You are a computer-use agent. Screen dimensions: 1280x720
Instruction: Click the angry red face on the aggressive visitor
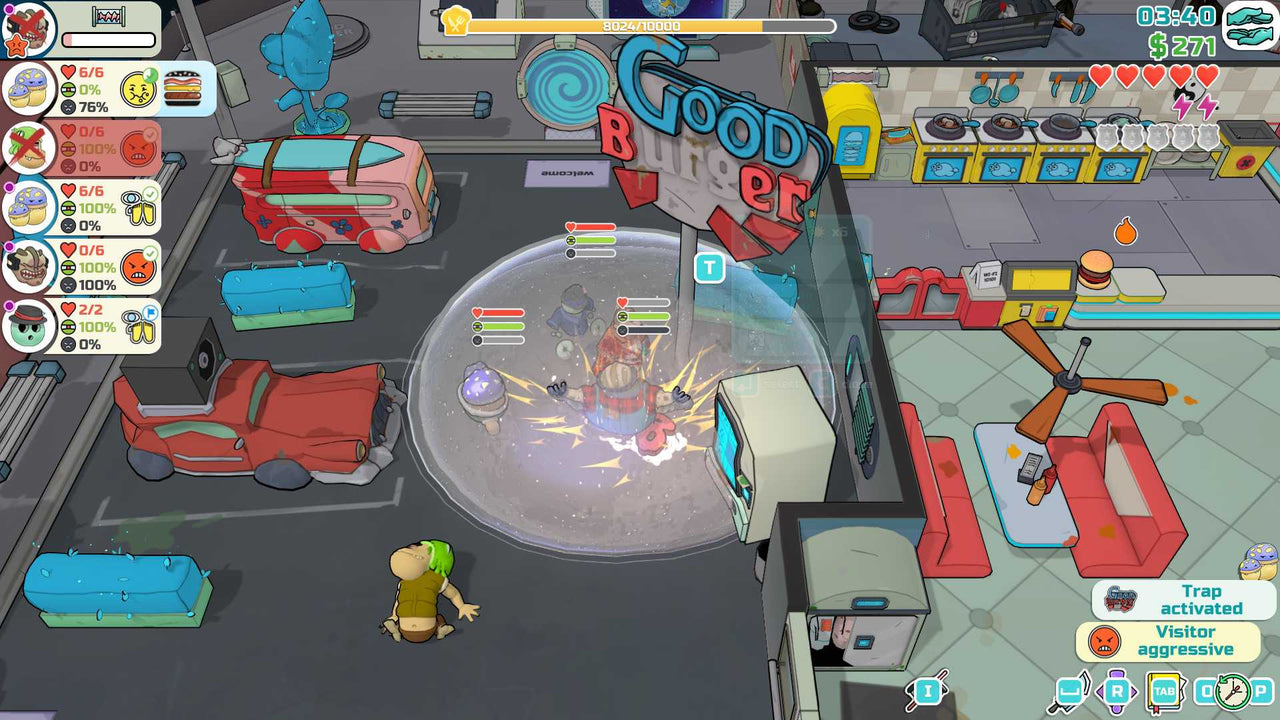click(x=137, y=266)
